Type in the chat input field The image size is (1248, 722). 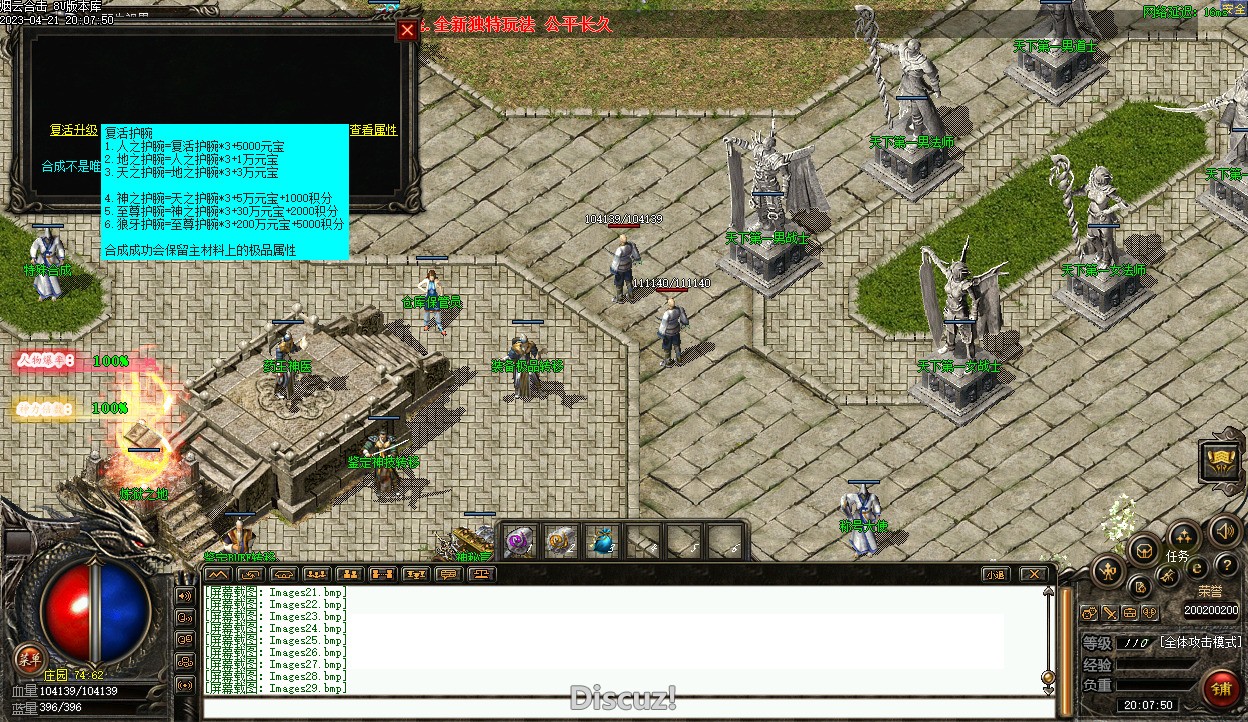(x=620, y=708)
